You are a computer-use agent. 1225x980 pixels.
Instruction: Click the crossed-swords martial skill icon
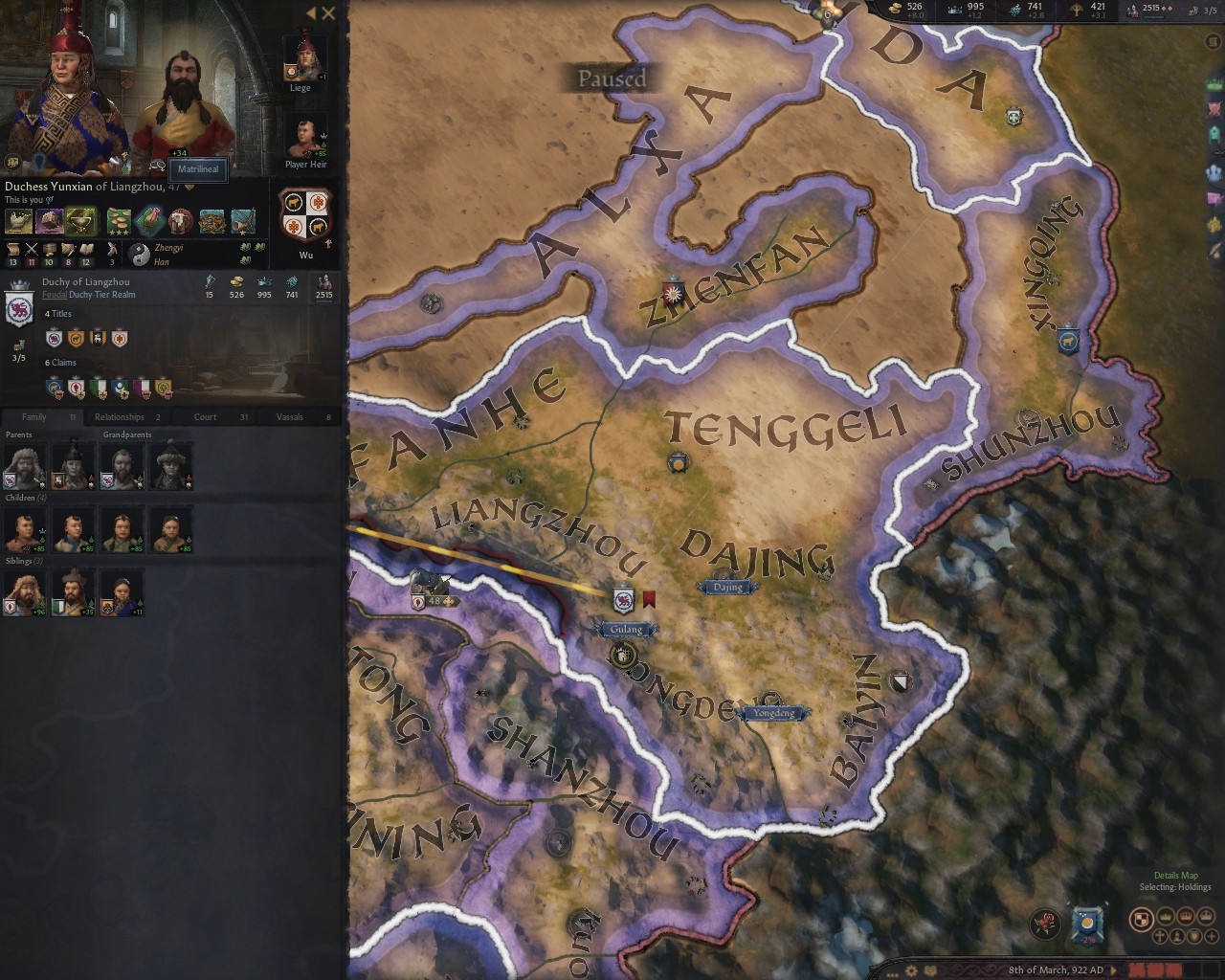(30, 249)
